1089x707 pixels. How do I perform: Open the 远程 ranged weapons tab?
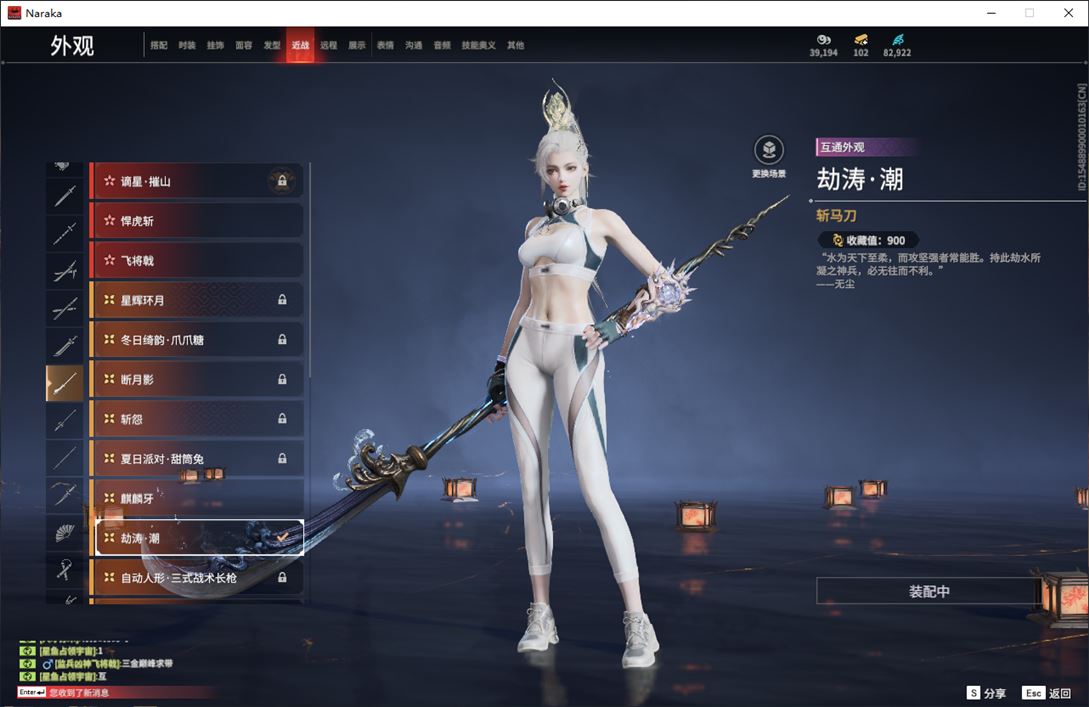329,46
